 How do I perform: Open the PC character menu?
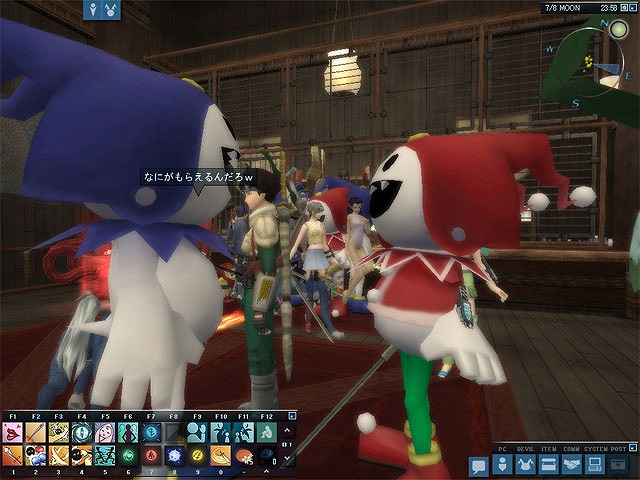[502, 466]
